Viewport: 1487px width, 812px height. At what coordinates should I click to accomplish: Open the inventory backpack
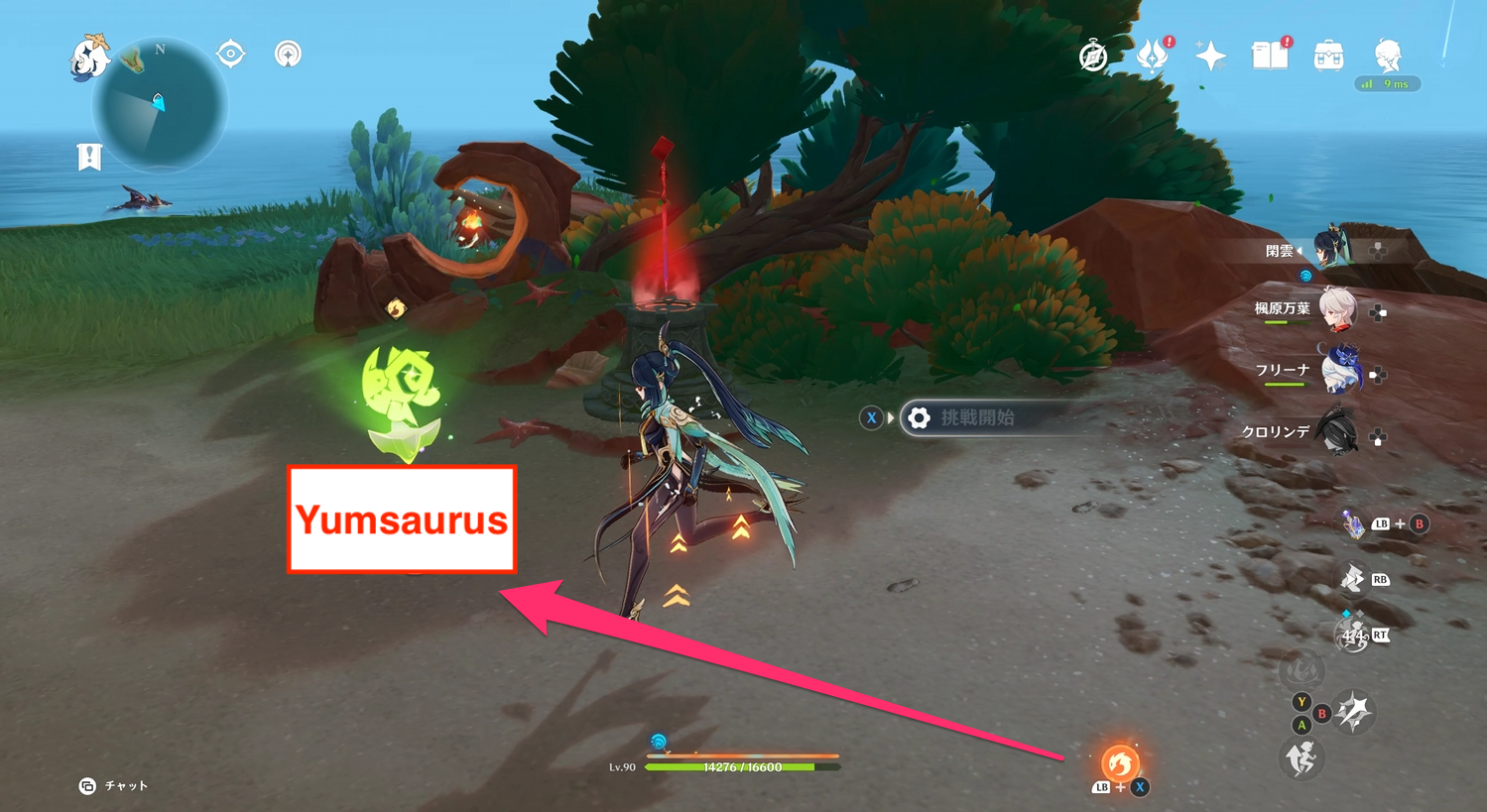[x=1328, y=56]
